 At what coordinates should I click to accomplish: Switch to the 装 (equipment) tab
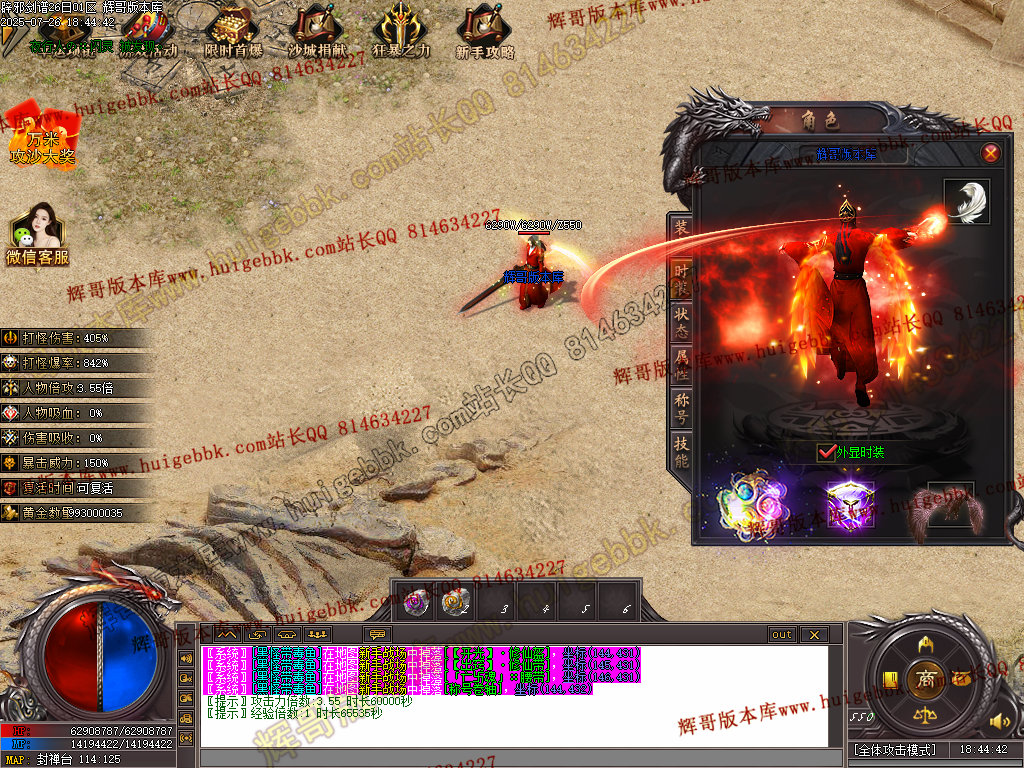[x=681, y=228]
